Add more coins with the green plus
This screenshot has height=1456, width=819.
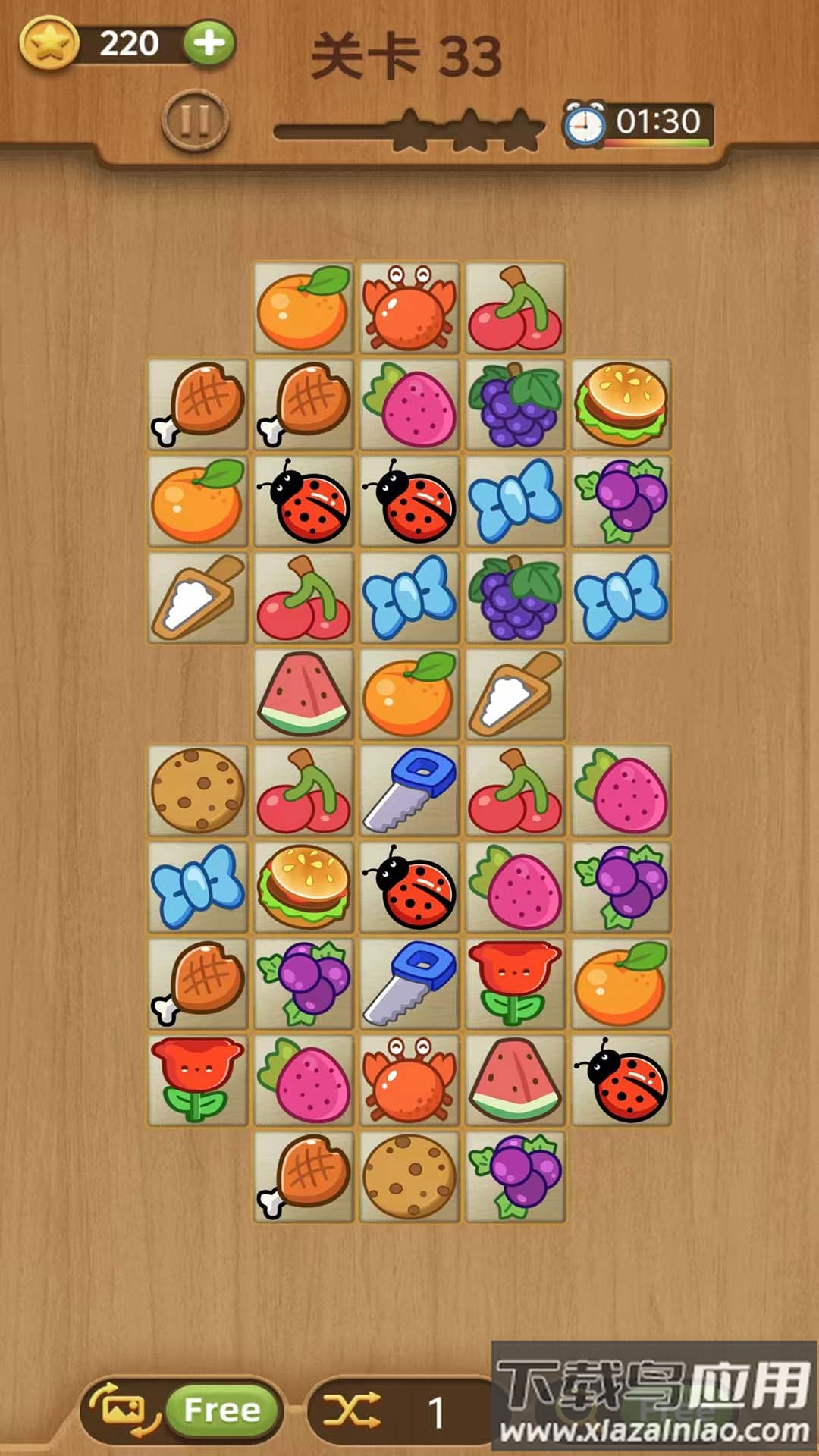pos(209,43)
